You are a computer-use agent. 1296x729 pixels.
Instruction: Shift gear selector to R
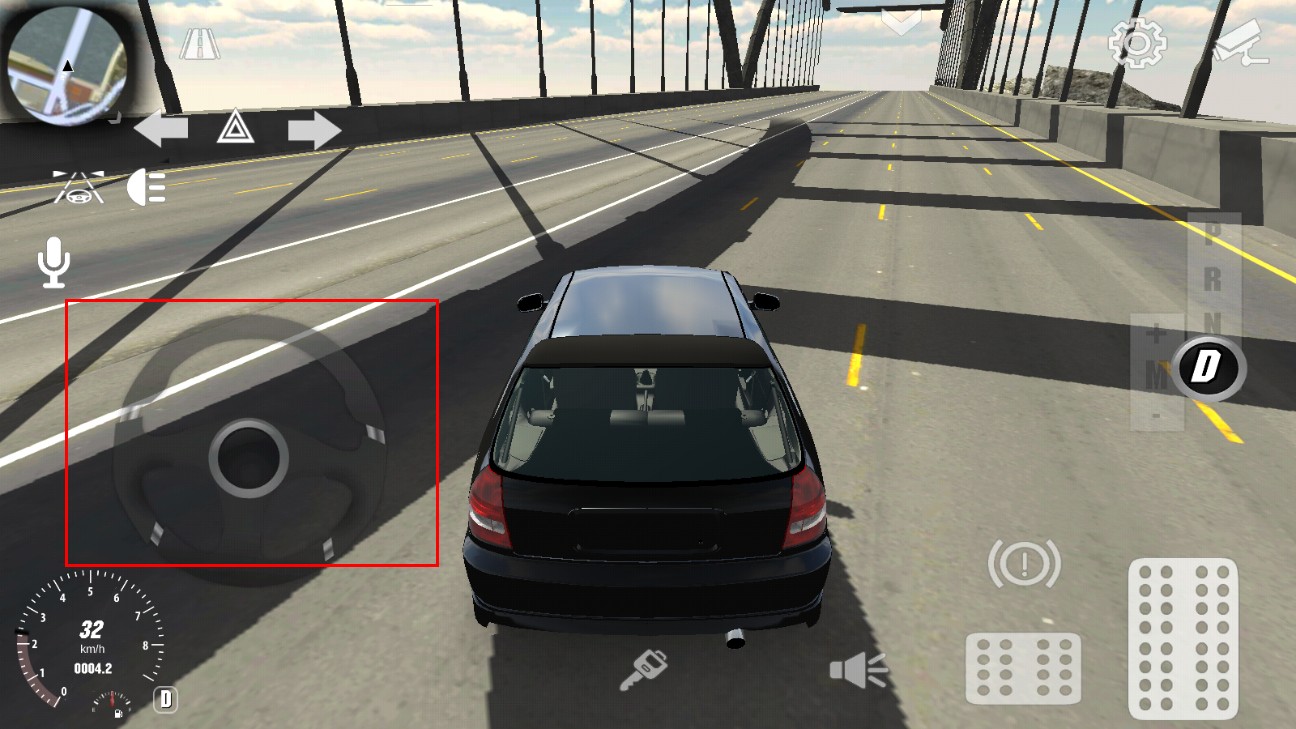[1212, 279]
